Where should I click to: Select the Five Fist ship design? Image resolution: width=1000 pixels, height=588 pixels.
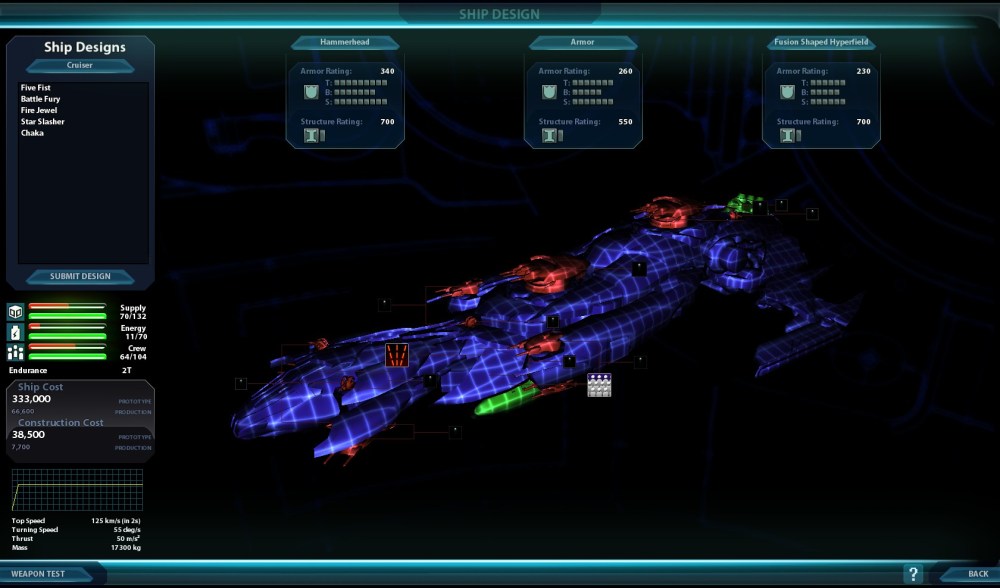coord(35,88)
